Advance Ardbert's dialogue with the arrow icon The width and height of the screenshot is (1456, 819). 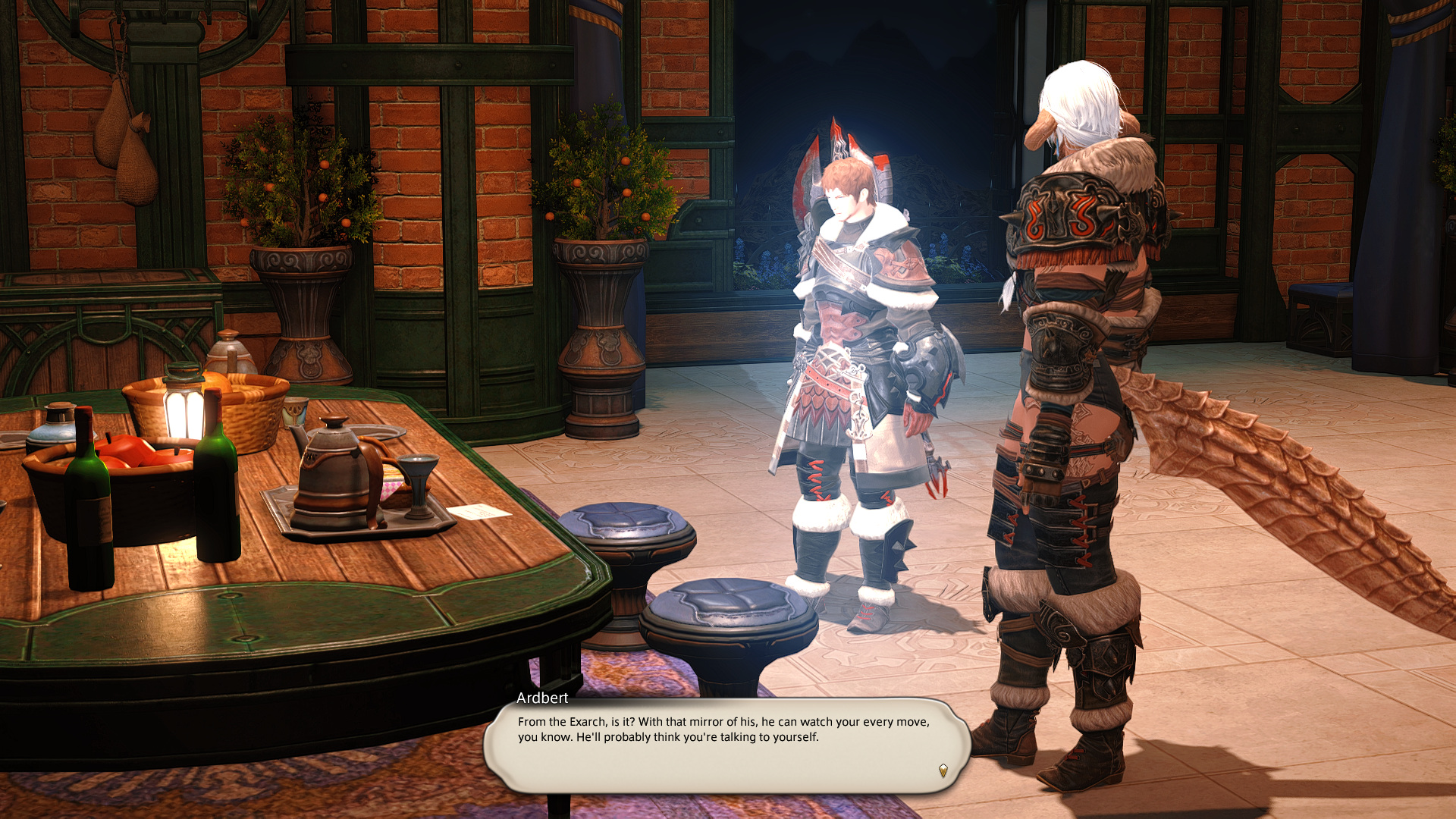943,770
